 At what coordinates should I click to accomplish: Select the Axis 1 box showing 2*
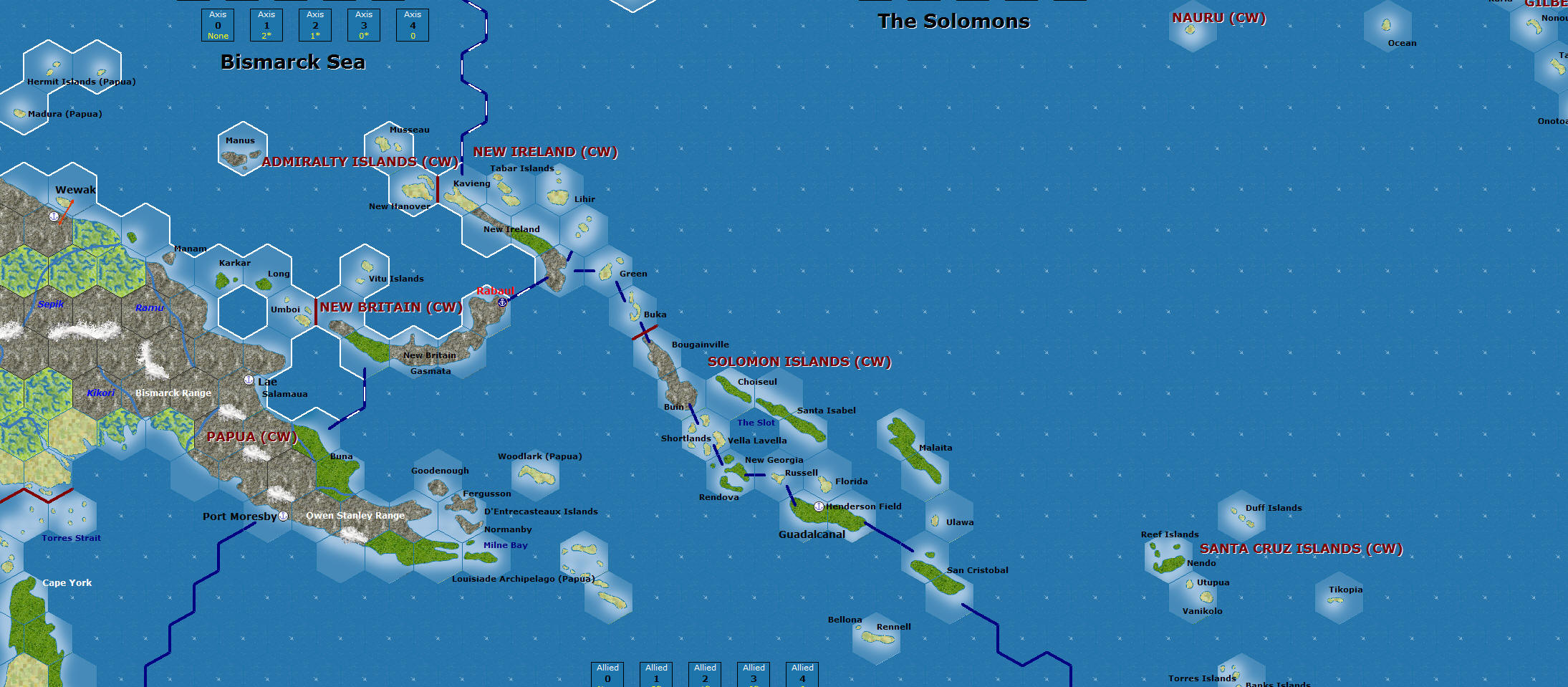tap(266, 25)
